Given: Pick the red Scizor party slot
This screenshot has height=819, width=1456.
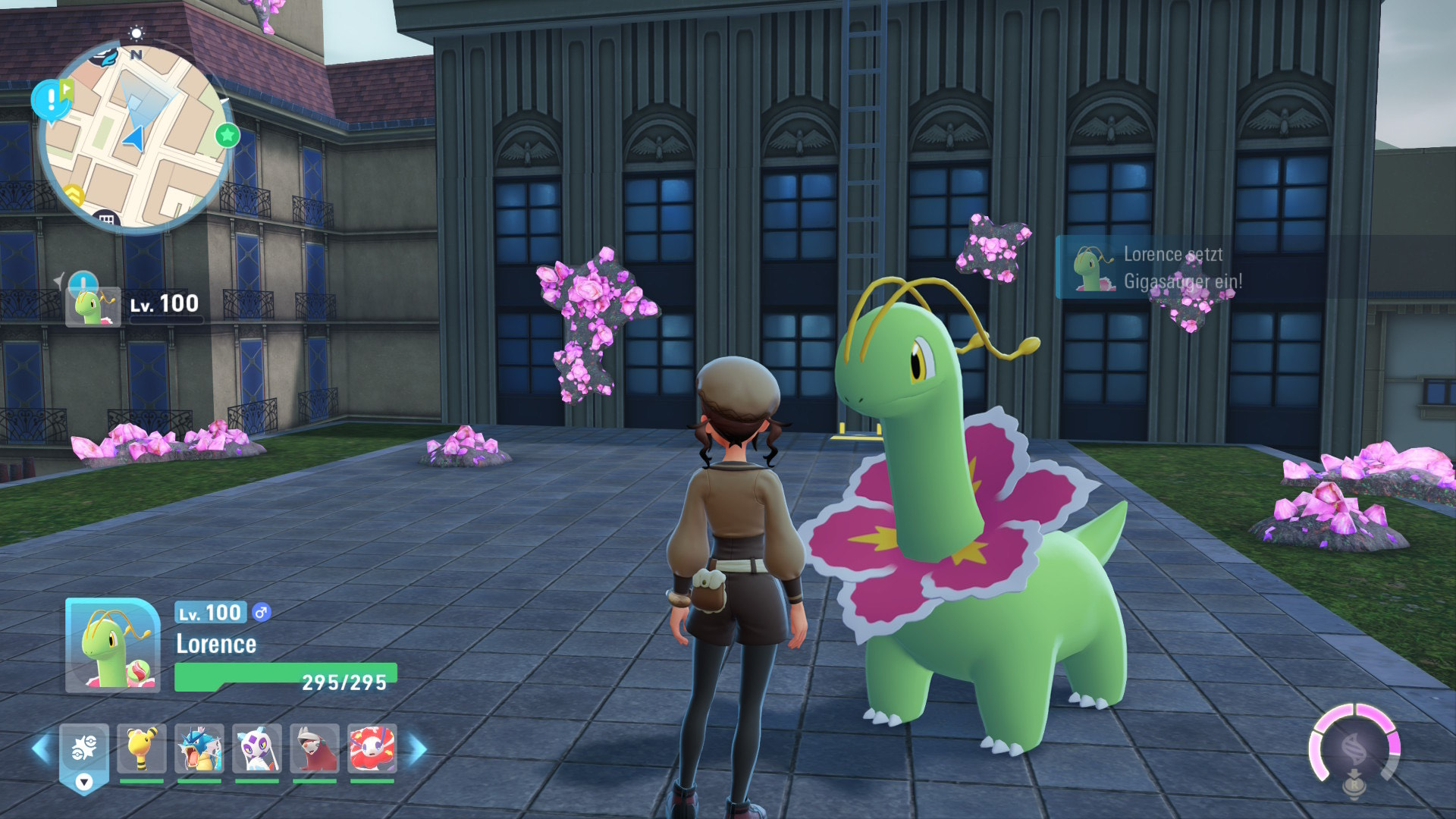Looking at the screenshot, I should [315, 748].
